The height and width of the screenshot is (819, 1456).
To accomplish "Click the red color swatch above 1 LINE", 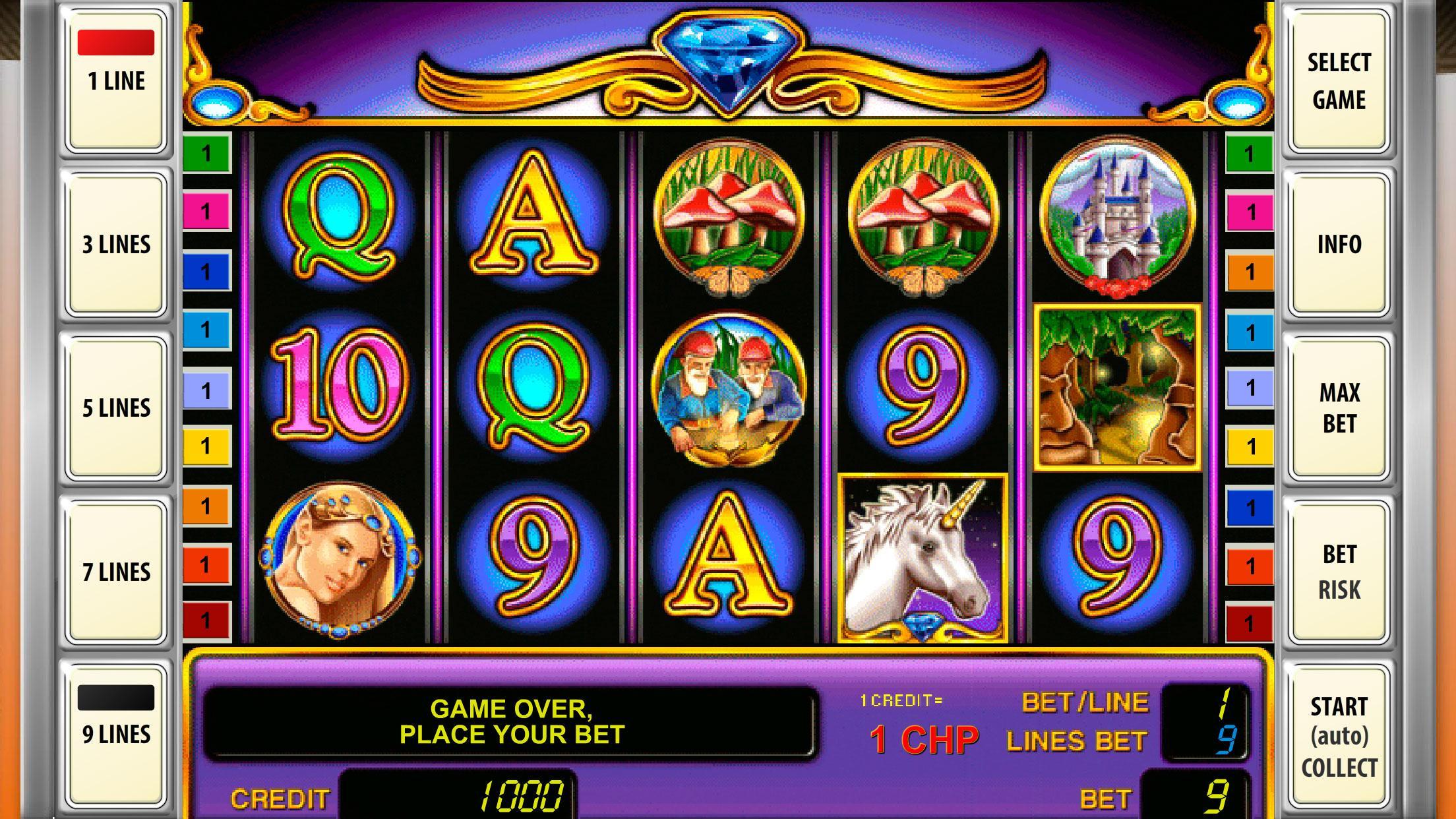I will coord(116,41).
